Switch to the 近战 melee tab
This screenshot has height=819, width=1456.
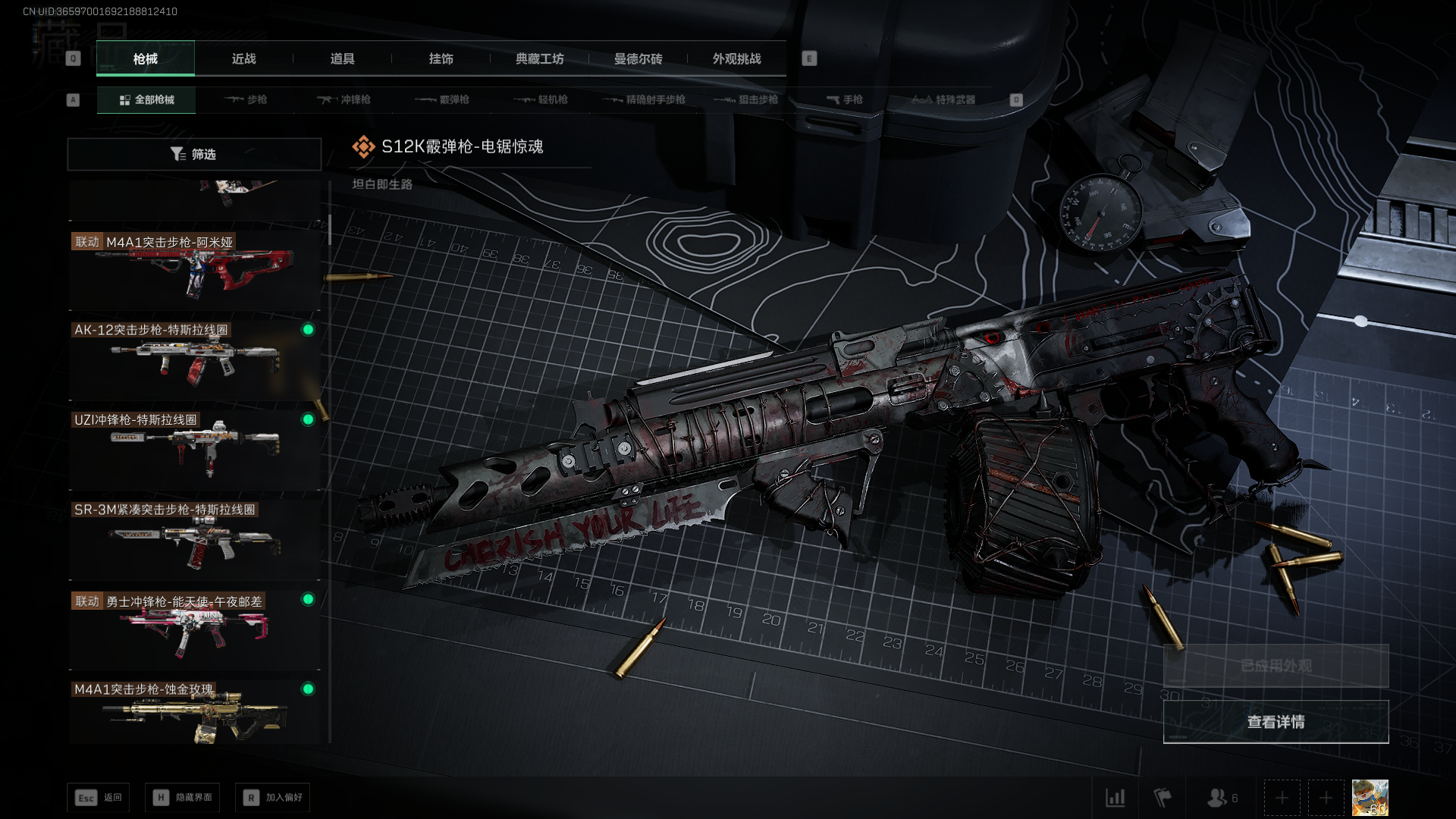(x=243, y=58)
